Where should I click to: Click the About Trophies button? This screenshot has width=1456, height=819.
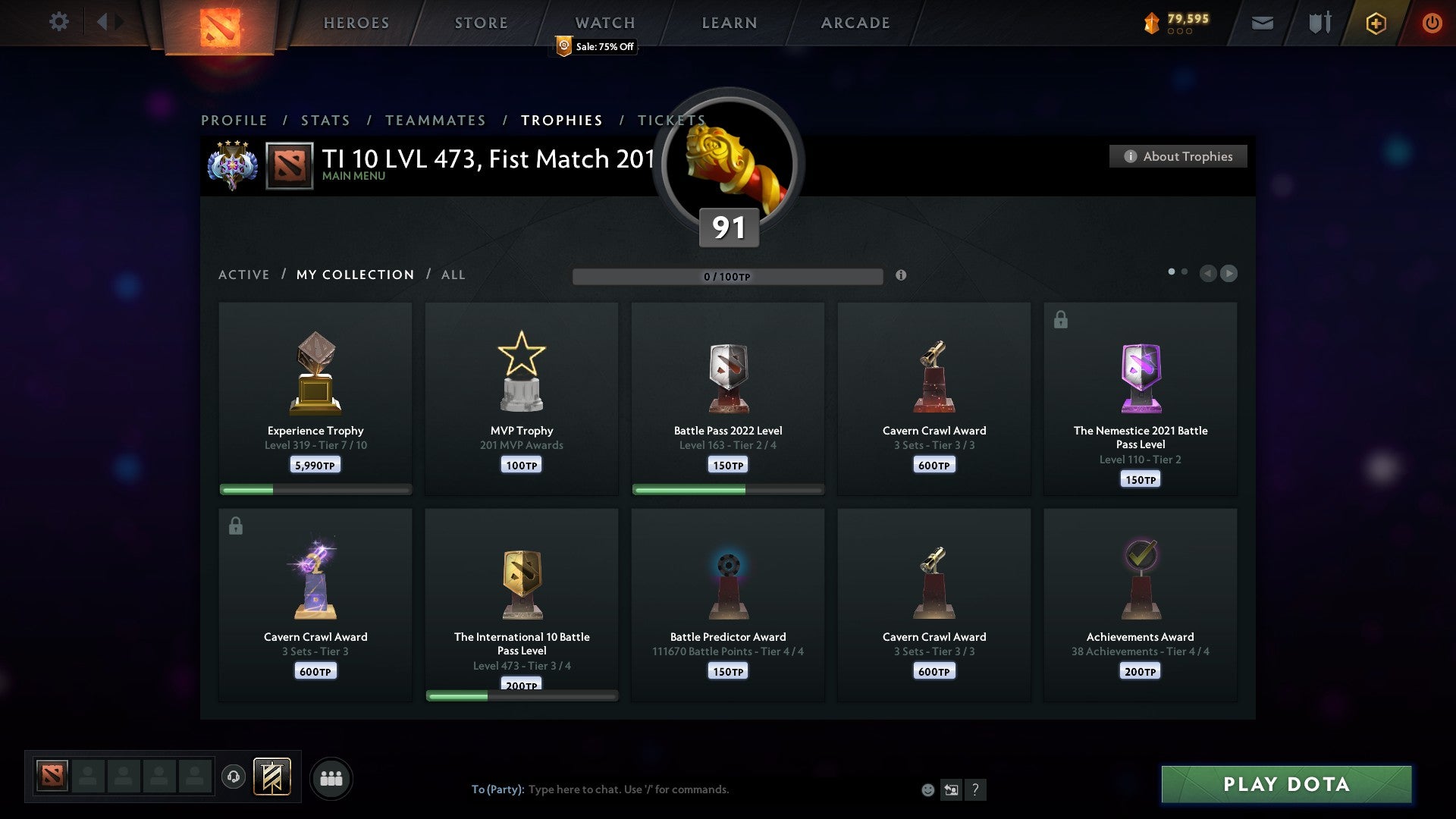tap(1178, 156)
